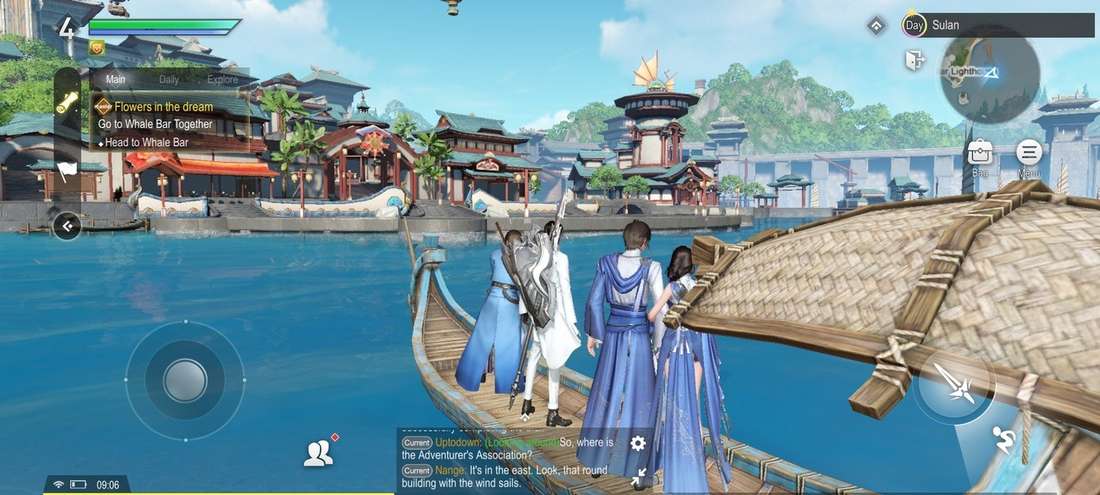The height and width of the screenshot is (495, 1100).
Task: Select the Explore quest tab
Action: 222,79
